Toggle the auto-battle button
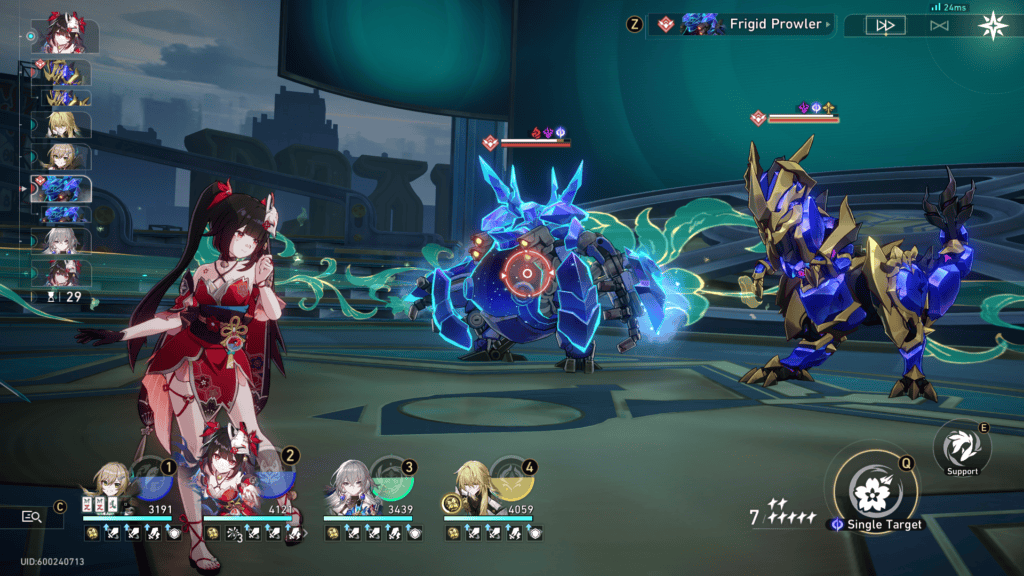Image resolution: width=1024 pixels, height=576 pixels. (x=939, y=25)
